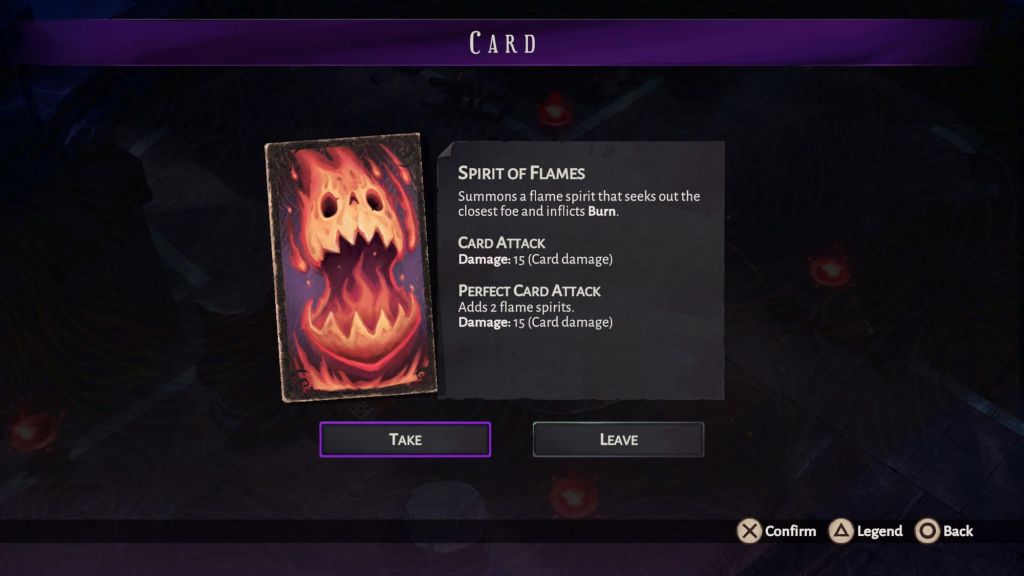
Task: Choose Leave to decline the card
Action: point(618,439)
